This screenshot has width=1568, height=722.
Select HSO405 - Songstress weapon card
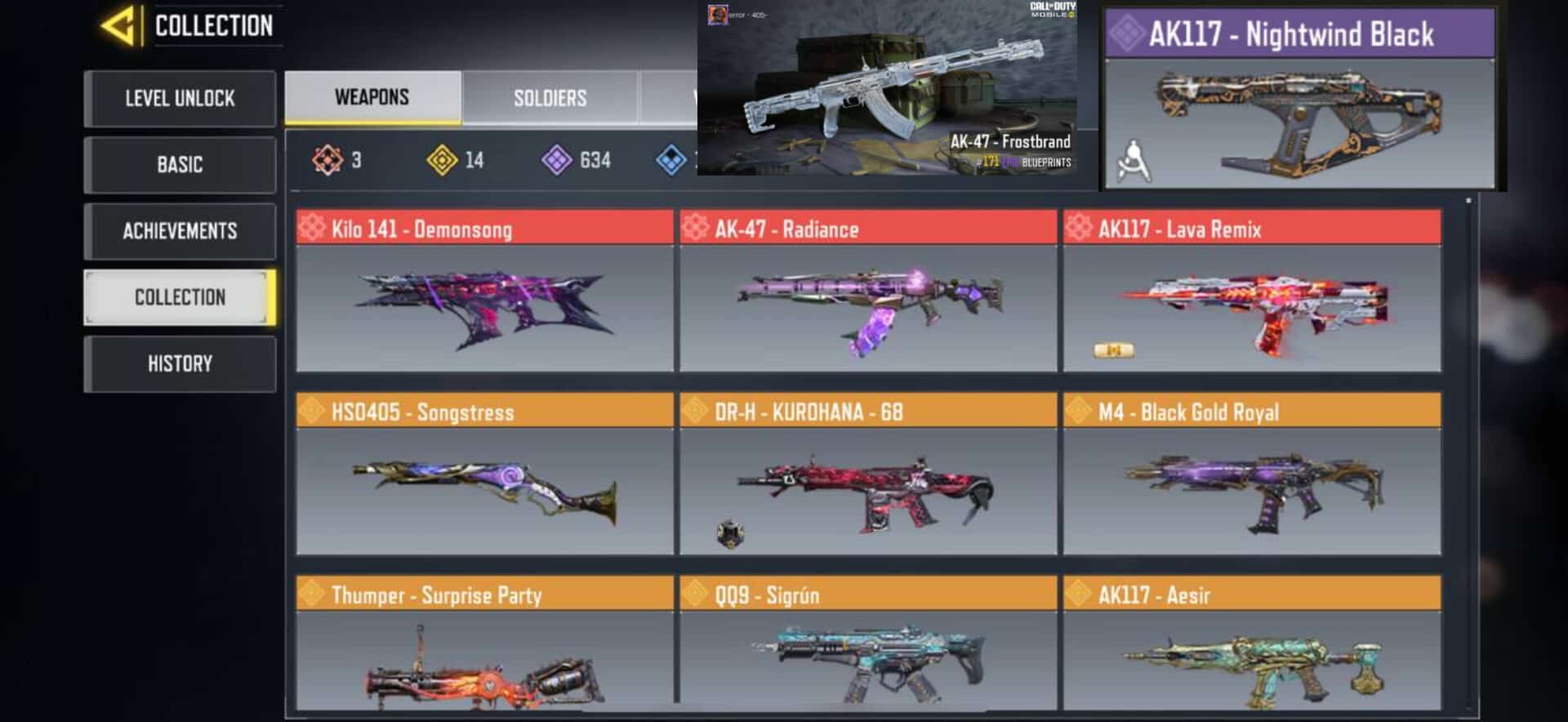click(x=484, y=475)
